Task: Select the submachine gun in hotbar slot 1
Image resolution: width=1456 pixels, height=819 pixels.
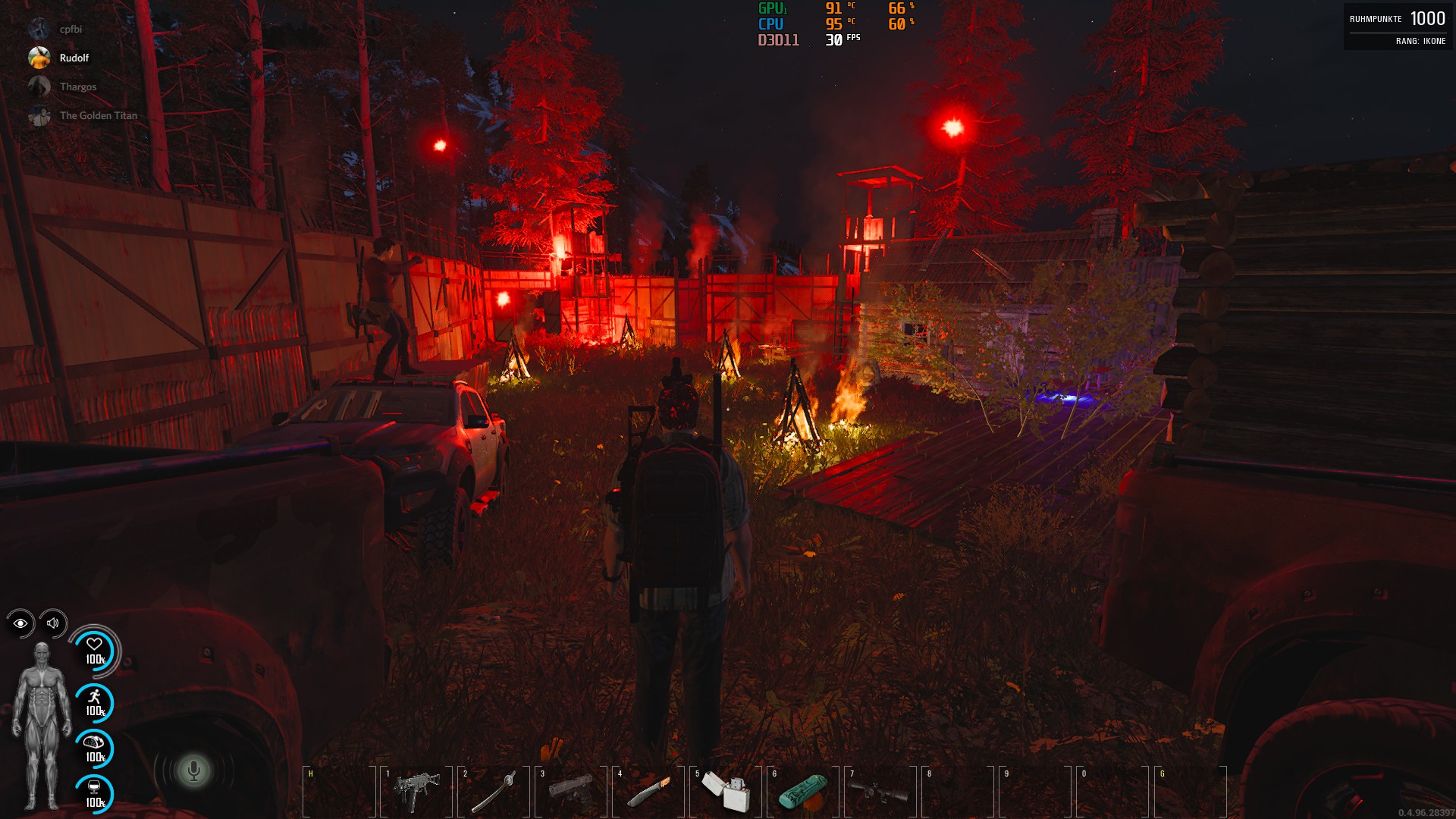Action: click(416, 791)
